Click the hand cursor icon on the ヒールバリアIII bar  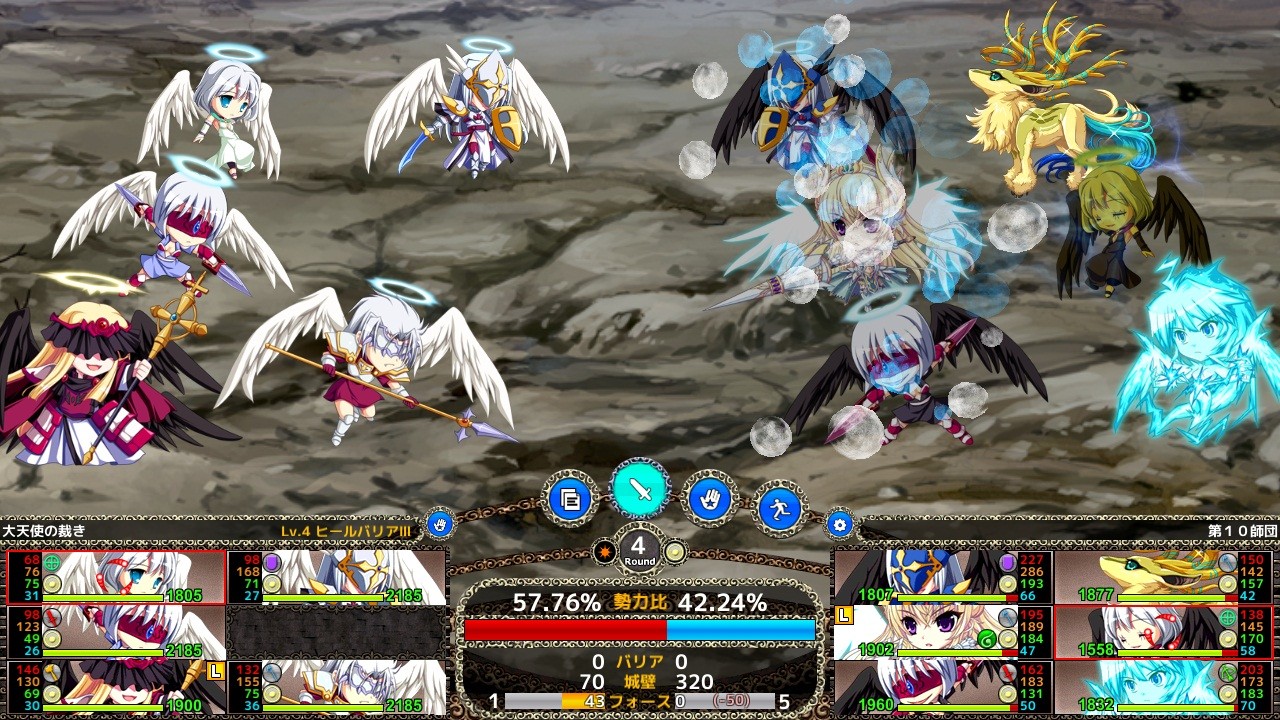[x=438, y=523]
